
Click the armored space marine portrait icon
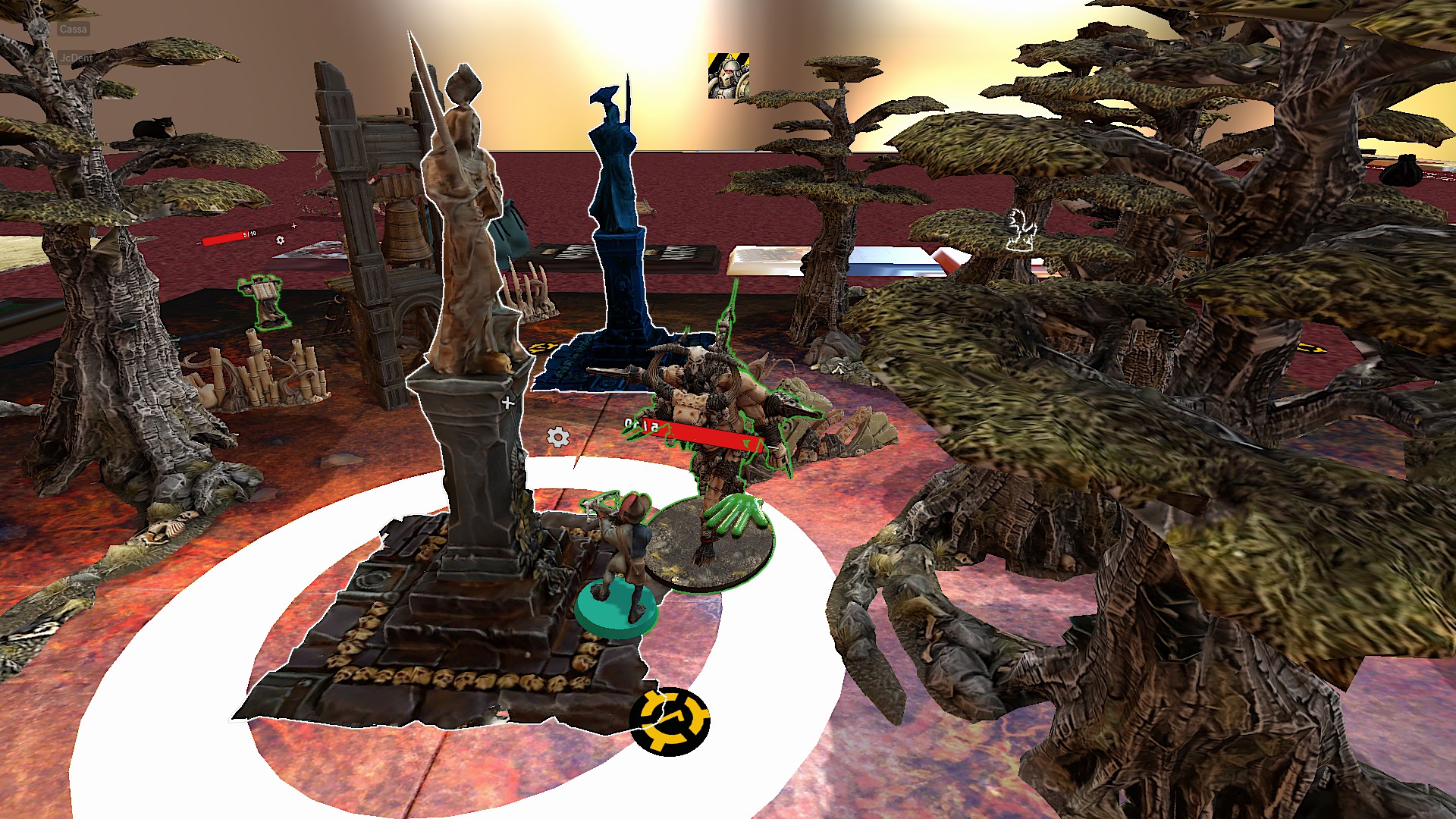coord(728,76)
